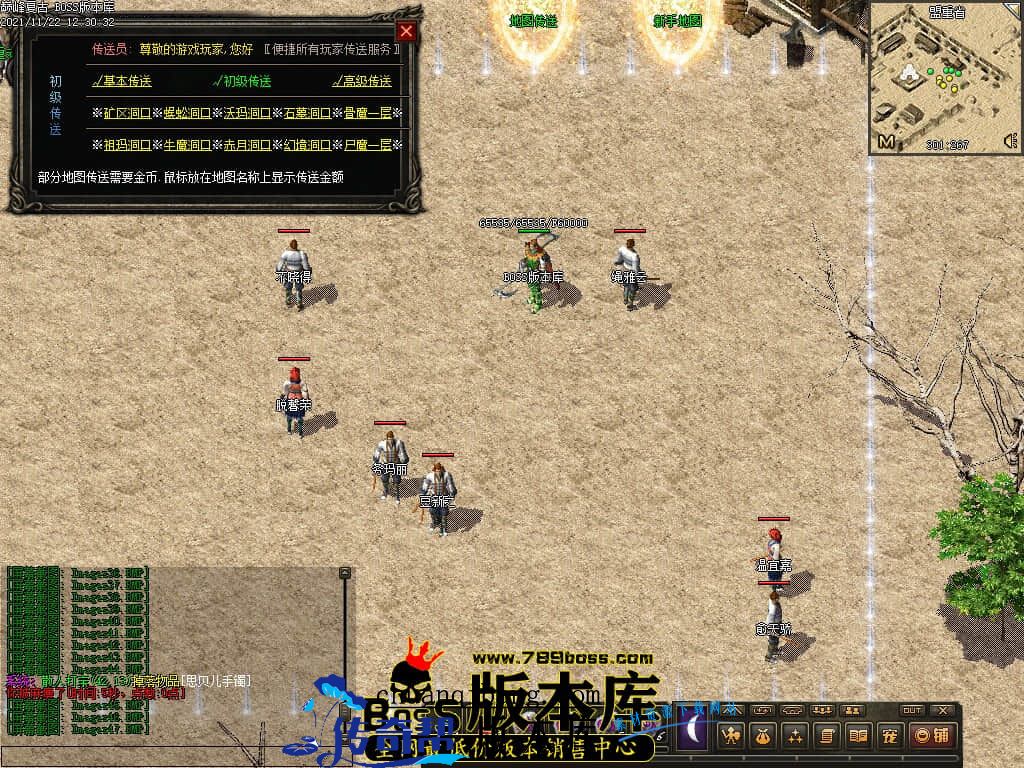Choose the 幻境洞口 destination
The width and height of the screenshot is (1024, 768).
[x=307, y=145]
